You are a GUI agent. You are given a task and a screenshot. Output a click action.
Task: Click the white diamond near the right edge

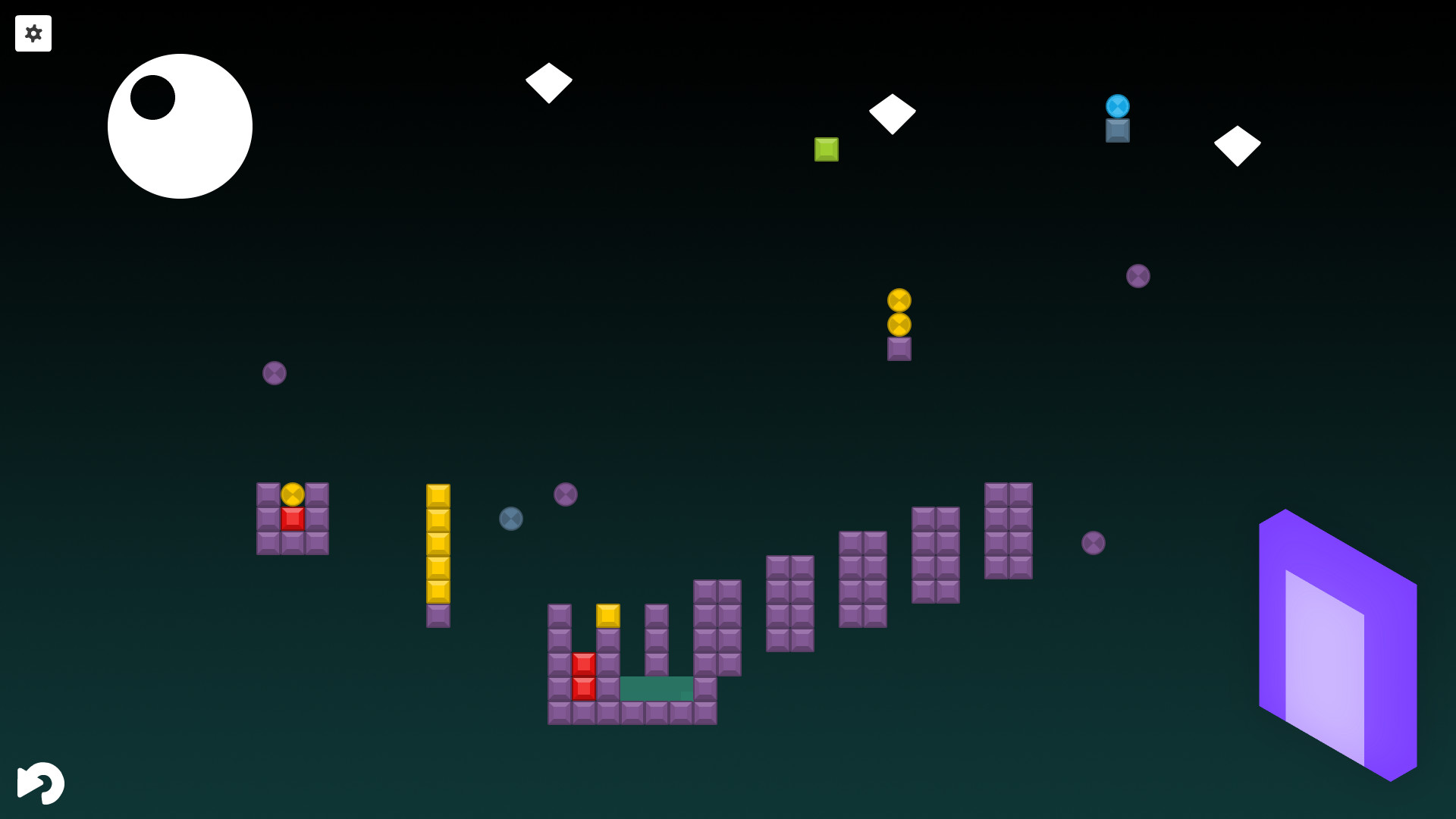(1236, 144)
